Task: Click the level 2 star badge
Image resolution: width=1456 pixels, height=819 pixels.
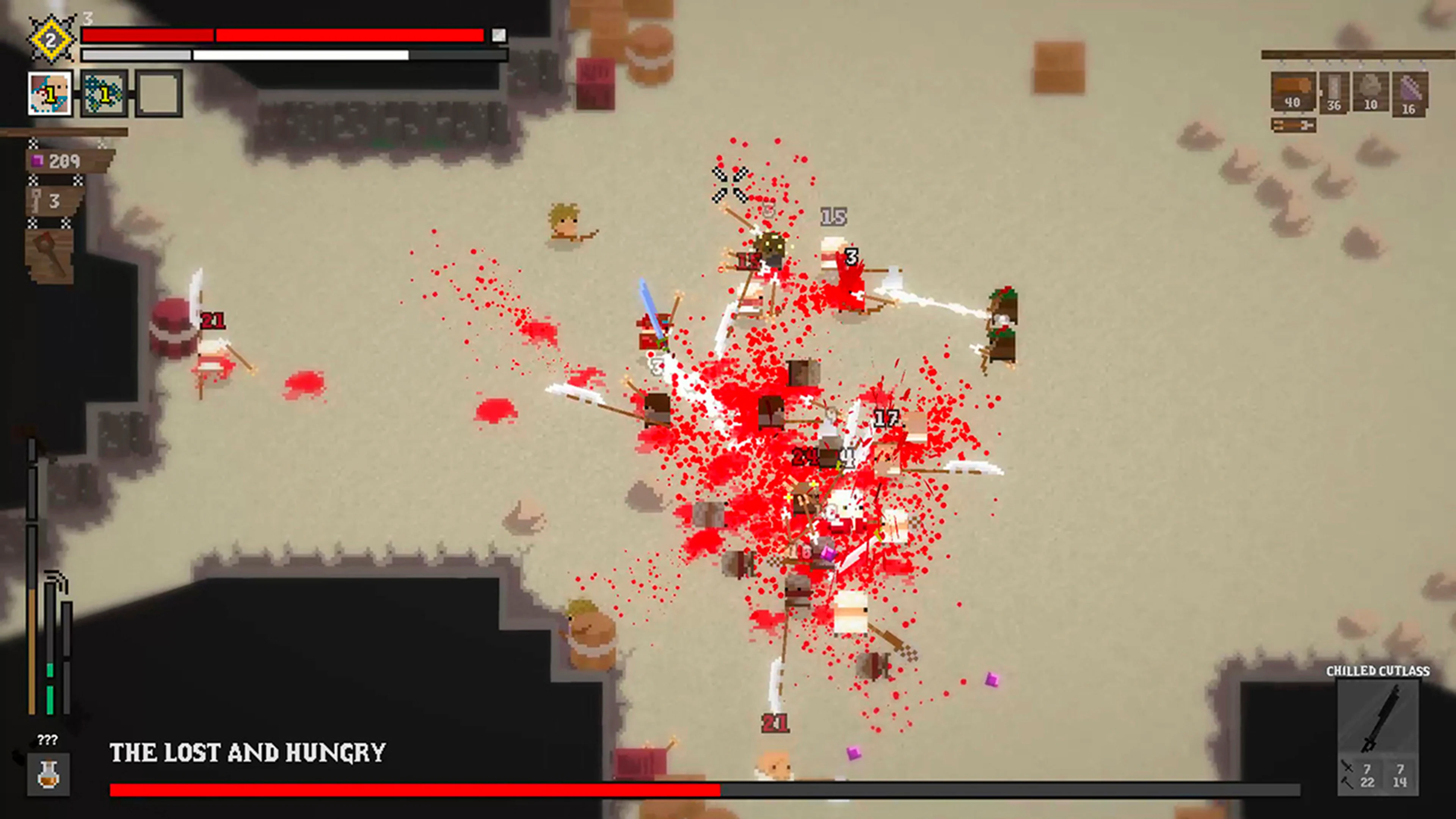Action: 52,38
